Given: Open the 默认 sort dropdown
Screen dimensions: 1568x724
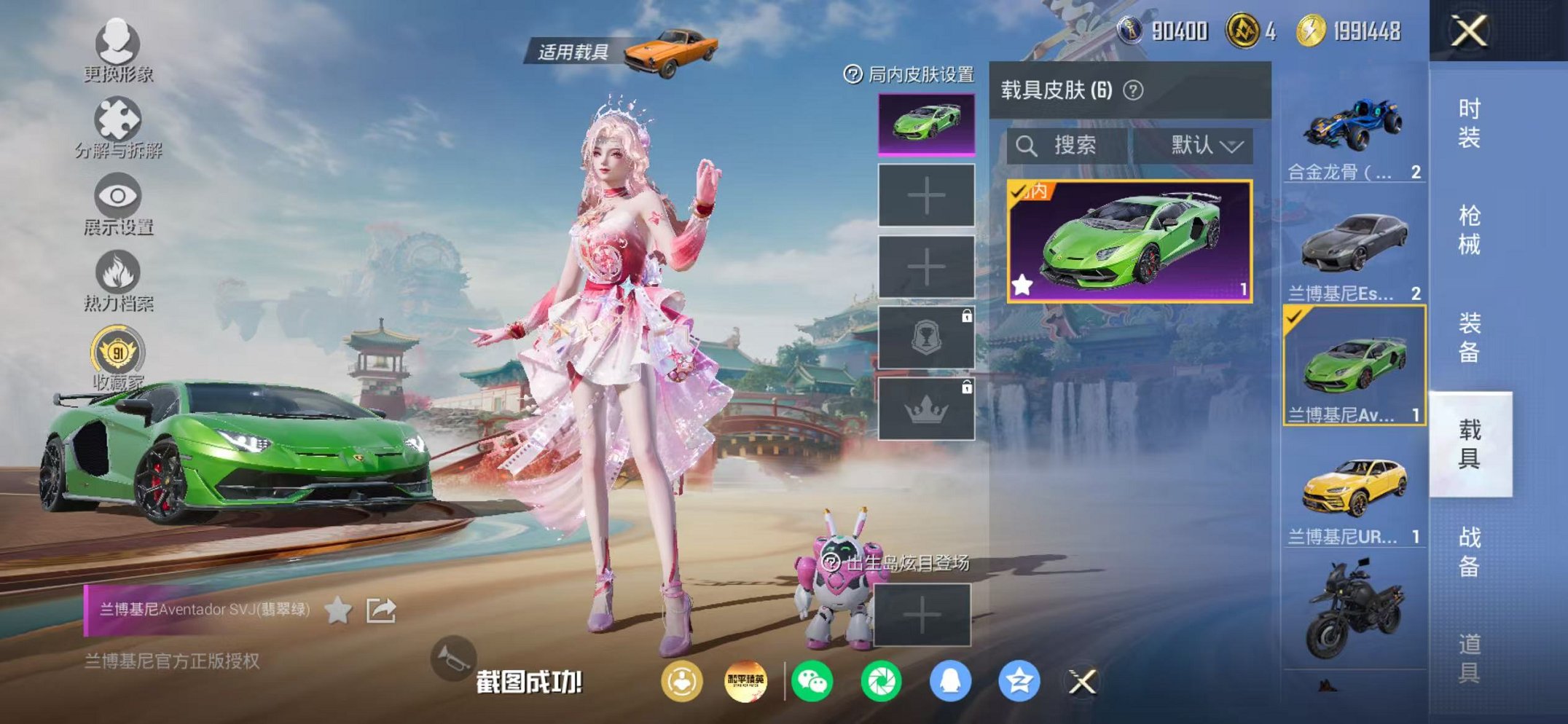Looking at the screenshot, I should pyautogui.click(x=1206, y=144).
